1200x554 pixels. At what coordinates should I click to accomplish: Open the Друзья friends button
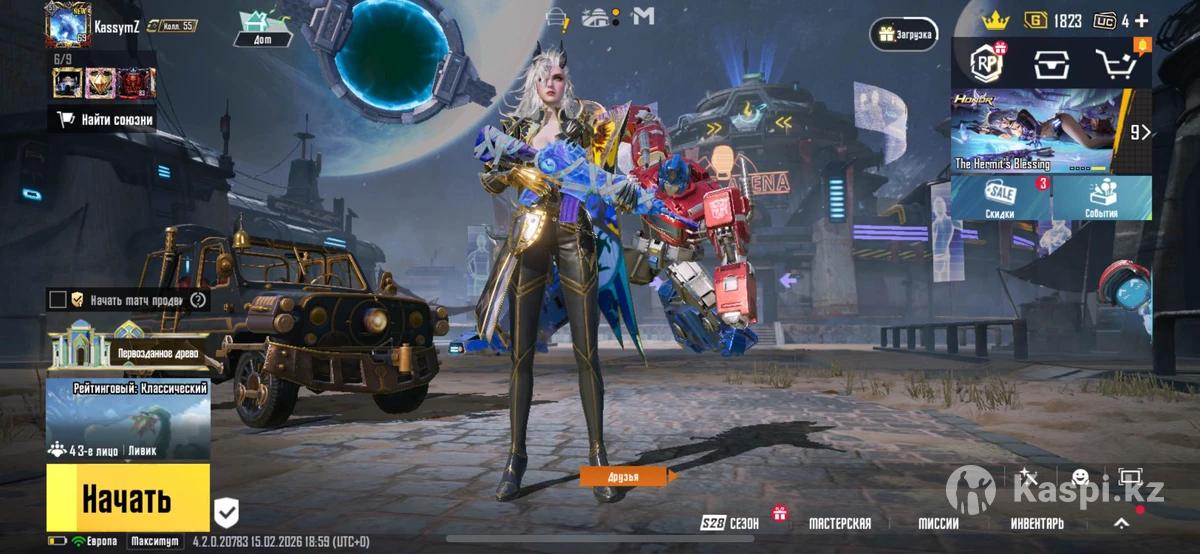click(622, 477)
